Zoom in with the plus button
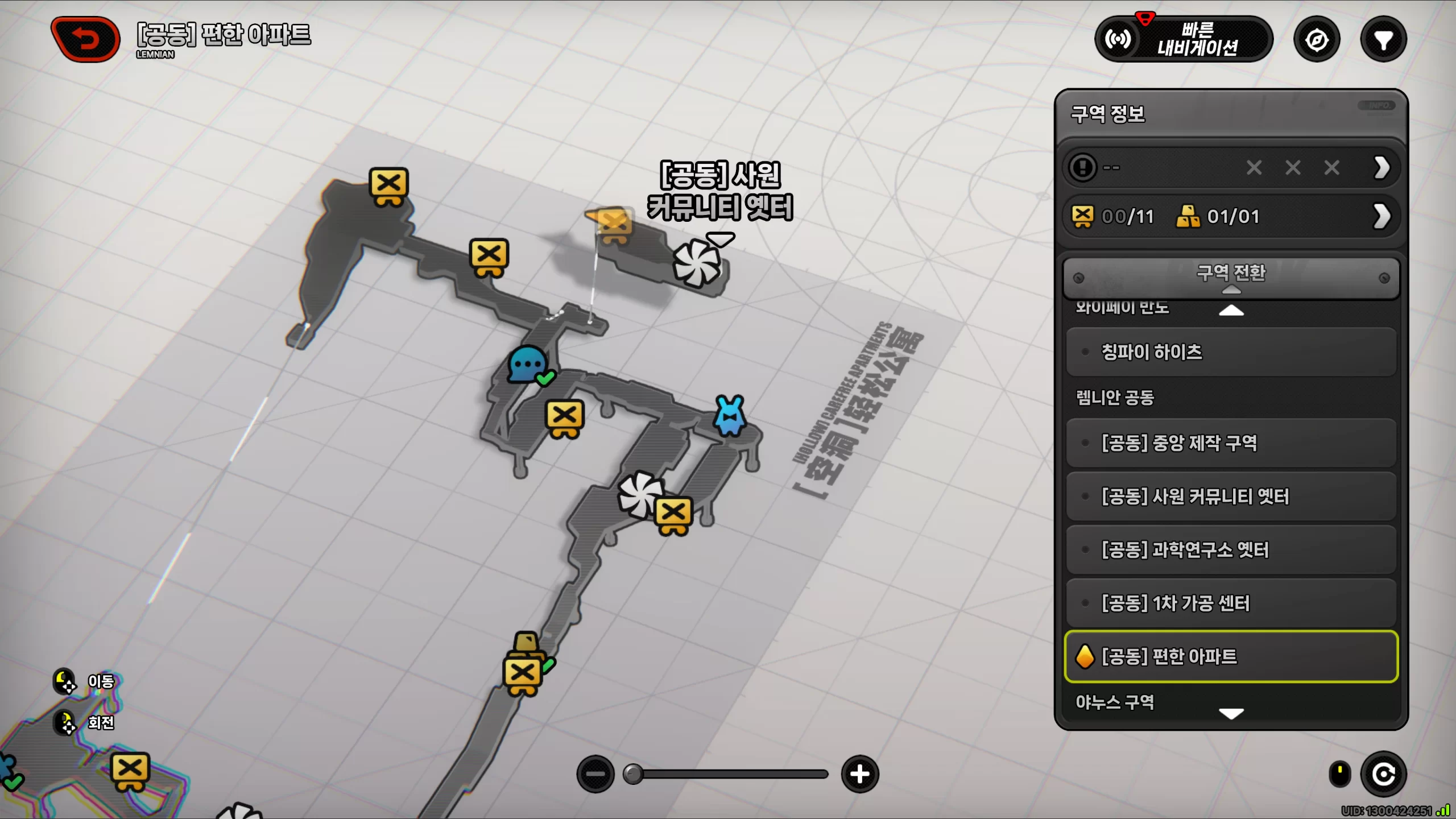The height and width of the screenshot is (819, 1456). pyautogui.click(x=860, y=774)
